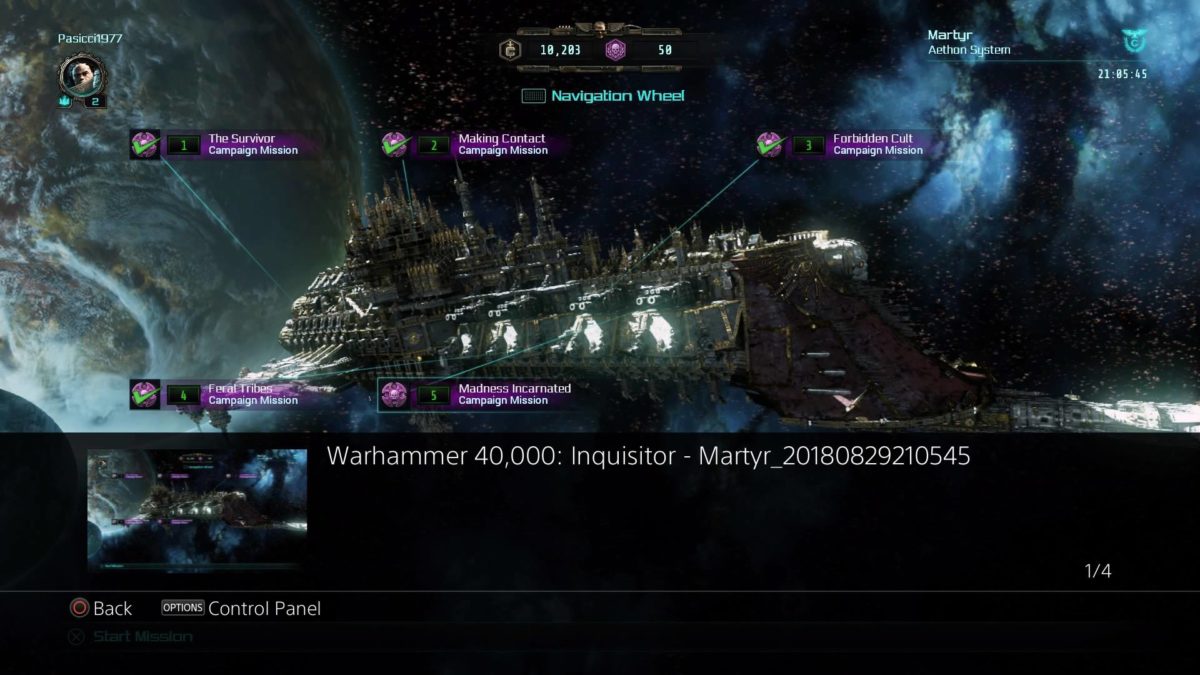The height and width of the screenshot is (675, 1200).
Task: Select The Survivor campaign mission
Action: coord(240,144)
